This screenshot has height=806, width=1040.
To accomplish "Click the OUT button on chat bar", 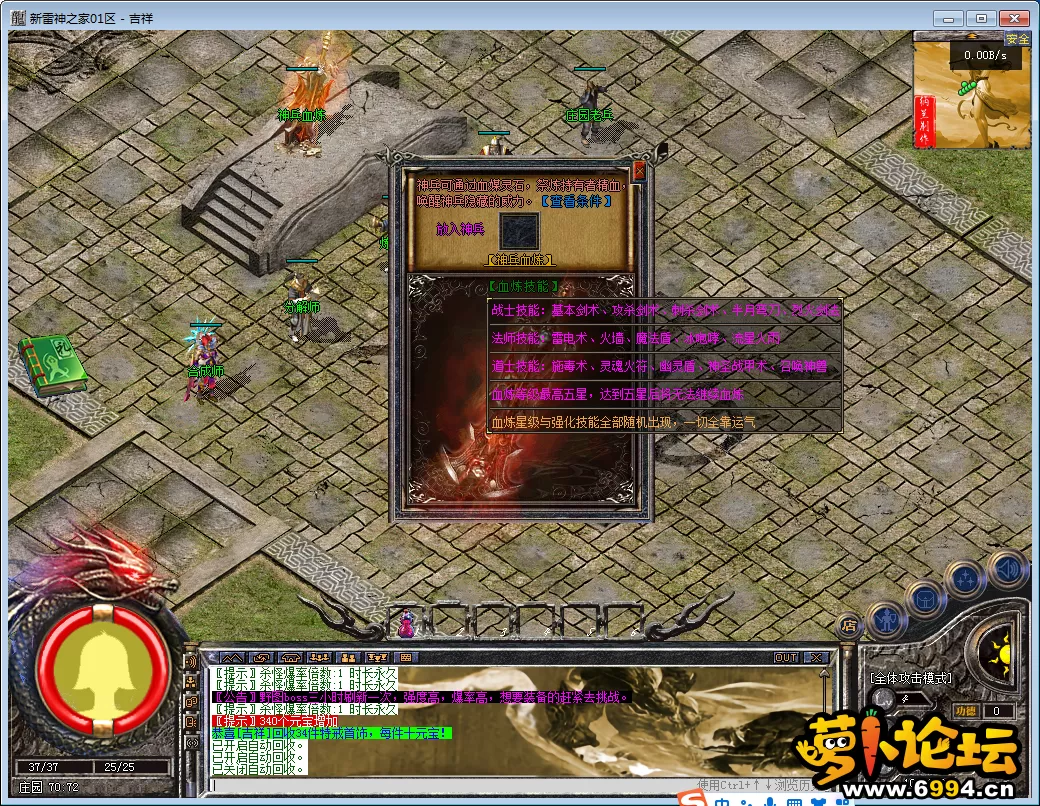I will coord(786,657).
